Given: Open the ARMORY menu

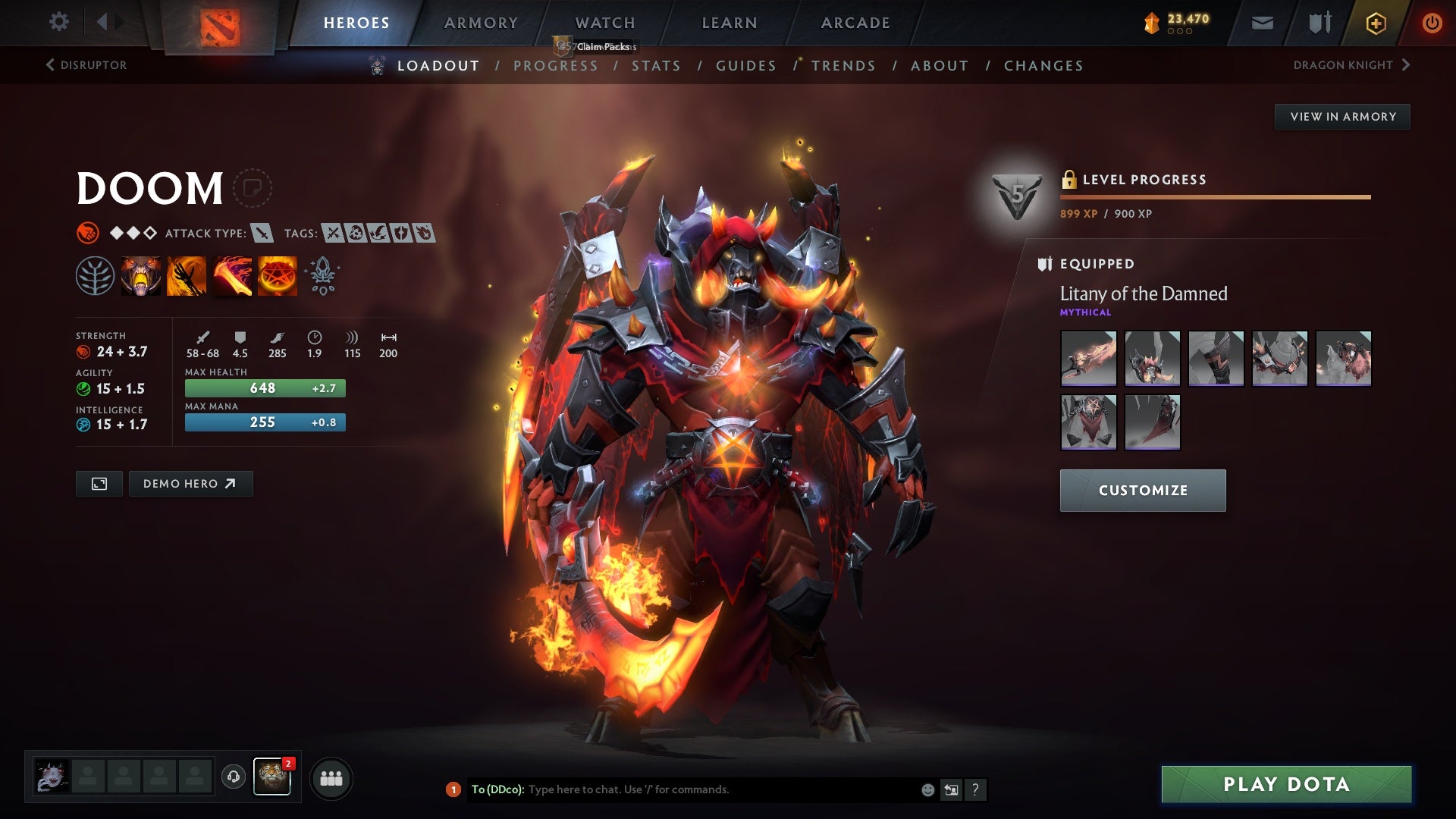Looking at the screenshot, I should [481, 22].
